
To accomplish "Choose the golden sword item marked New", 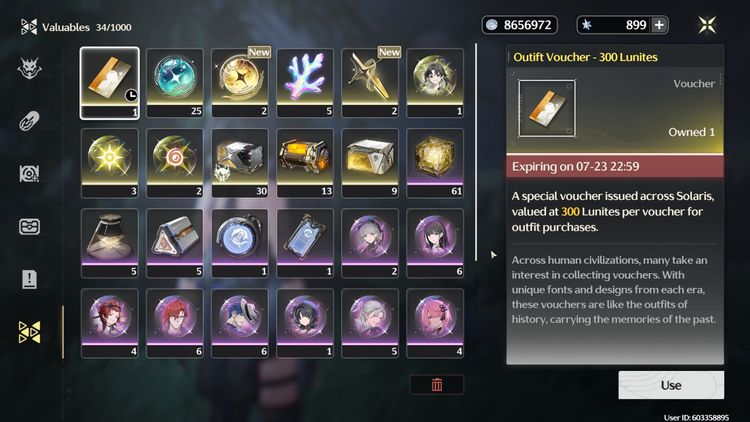I will pos(370,82).
